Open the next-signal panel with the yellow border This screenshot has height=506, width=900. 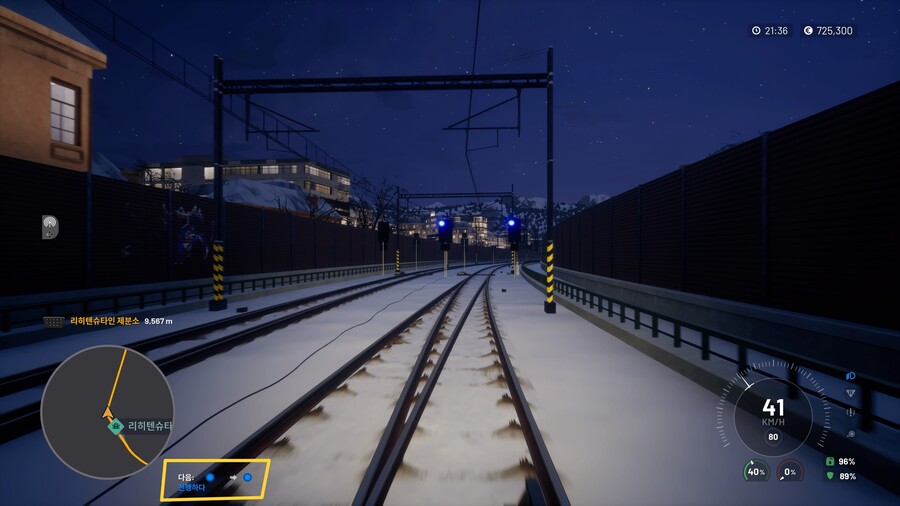[x=215, y=479]
